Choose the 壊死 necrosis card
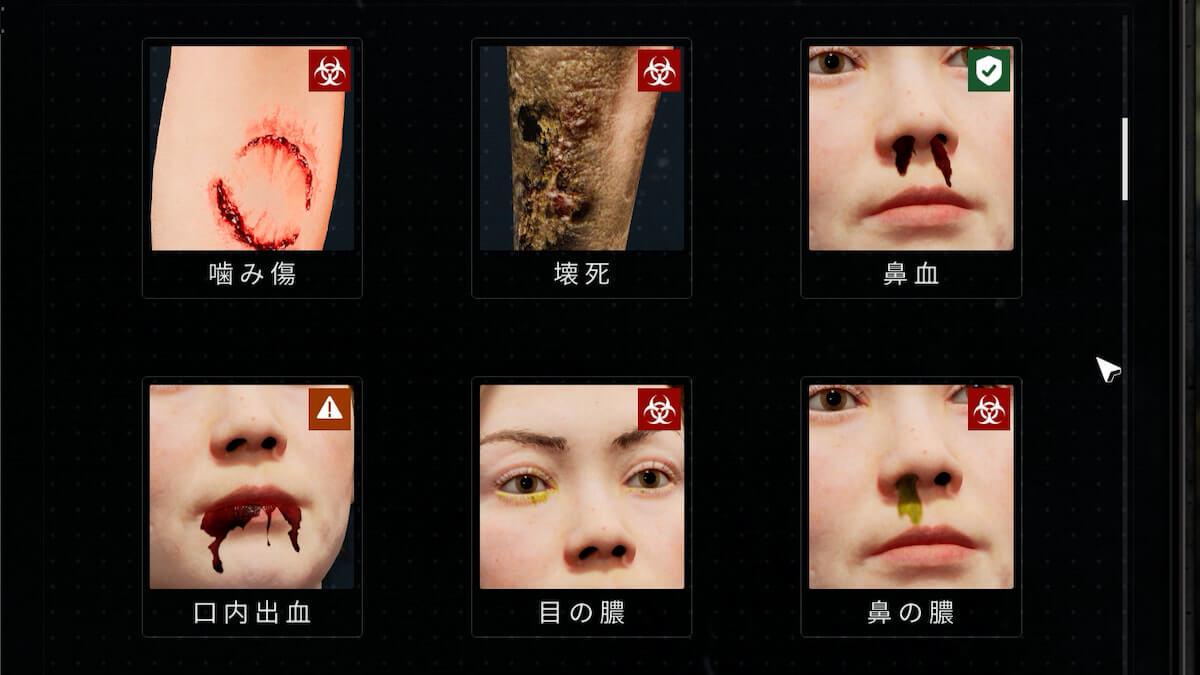Screen dimensions: 1200x675 pos(581,168)
